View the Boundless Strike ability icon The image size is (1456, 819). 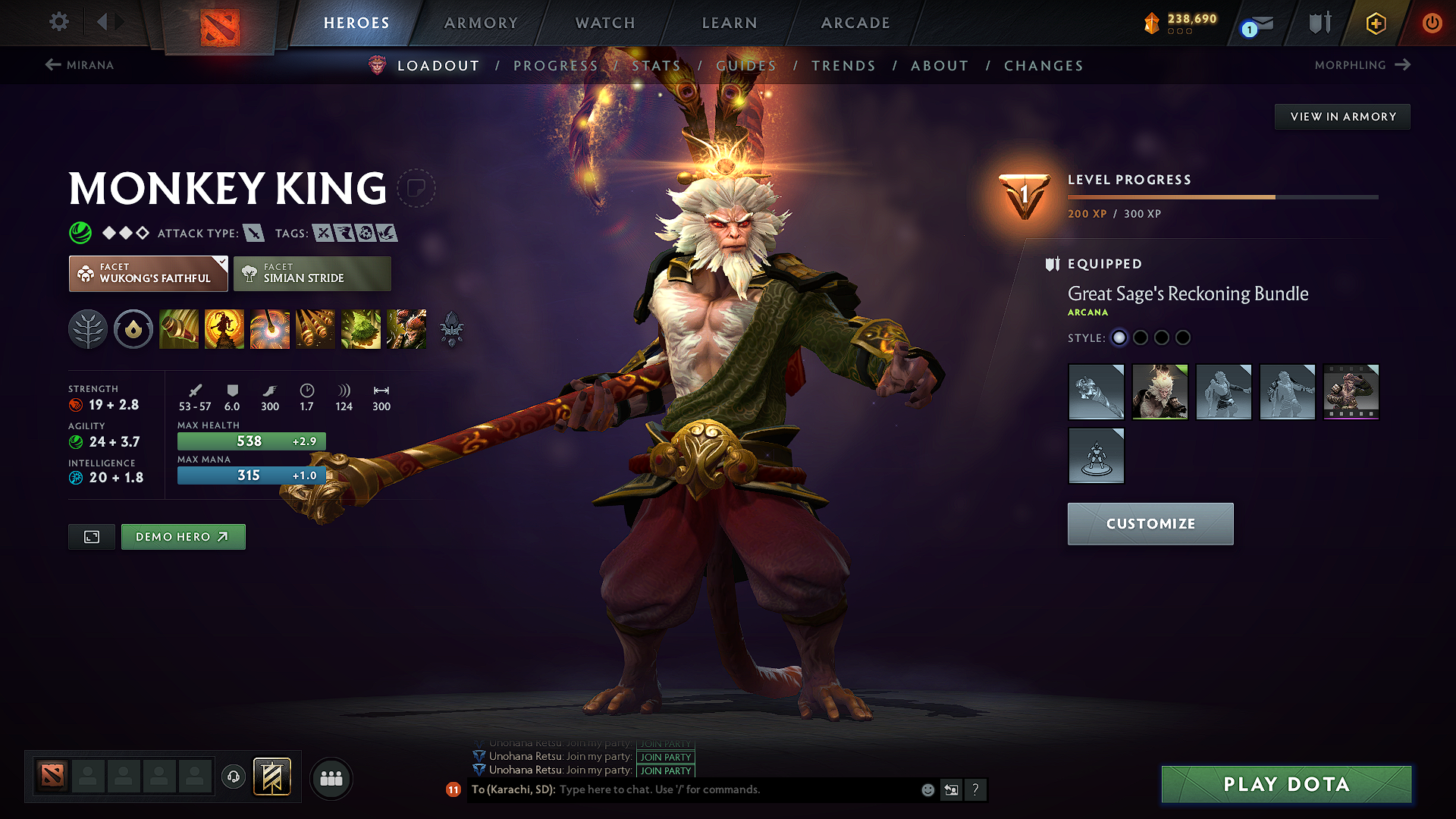(179, 329)
